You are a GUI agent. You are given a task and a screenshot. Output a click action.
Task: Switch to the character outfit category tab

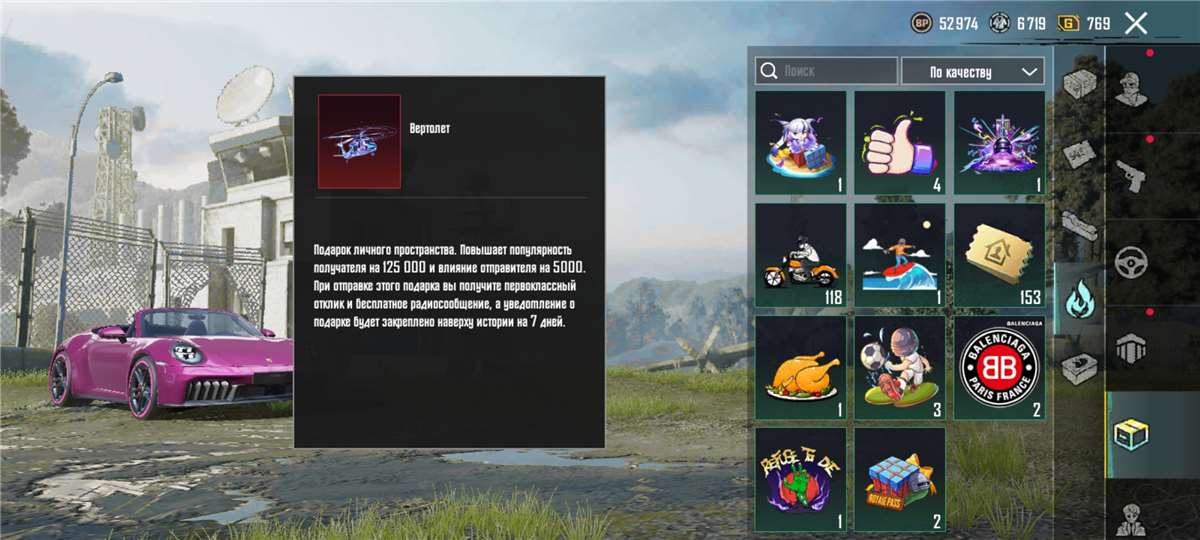click(1131, 88)
